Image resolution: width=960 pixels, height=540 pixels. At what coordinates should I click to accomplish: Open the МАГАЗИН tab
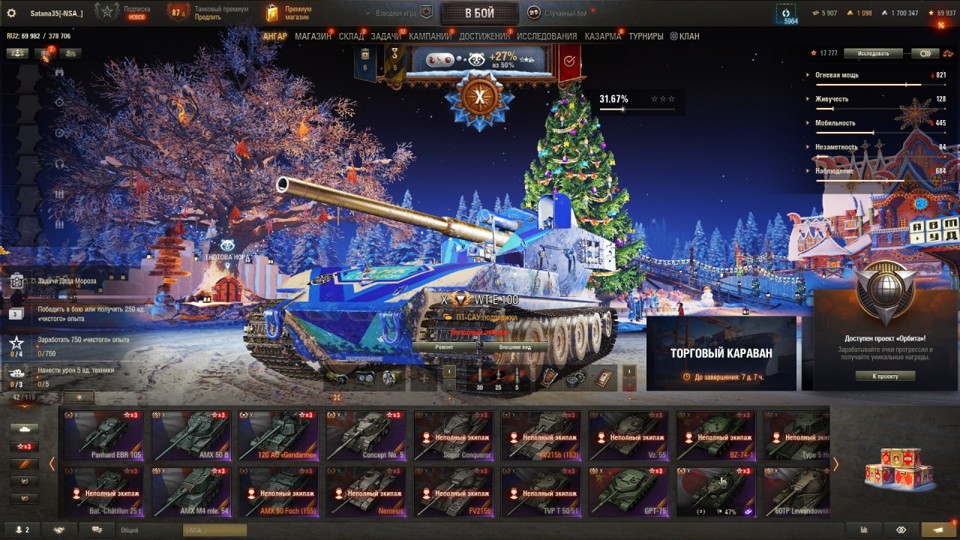[313, 37]
